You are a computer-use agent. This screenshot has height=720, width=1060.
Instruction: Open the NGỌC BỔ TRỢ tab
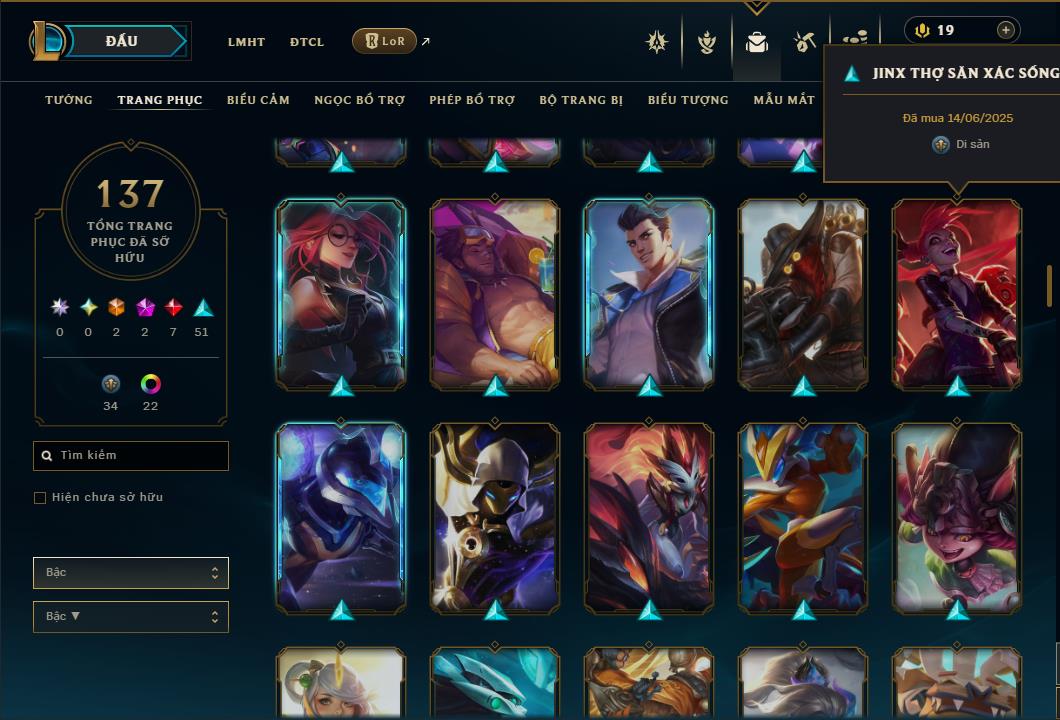coord(359,100)
